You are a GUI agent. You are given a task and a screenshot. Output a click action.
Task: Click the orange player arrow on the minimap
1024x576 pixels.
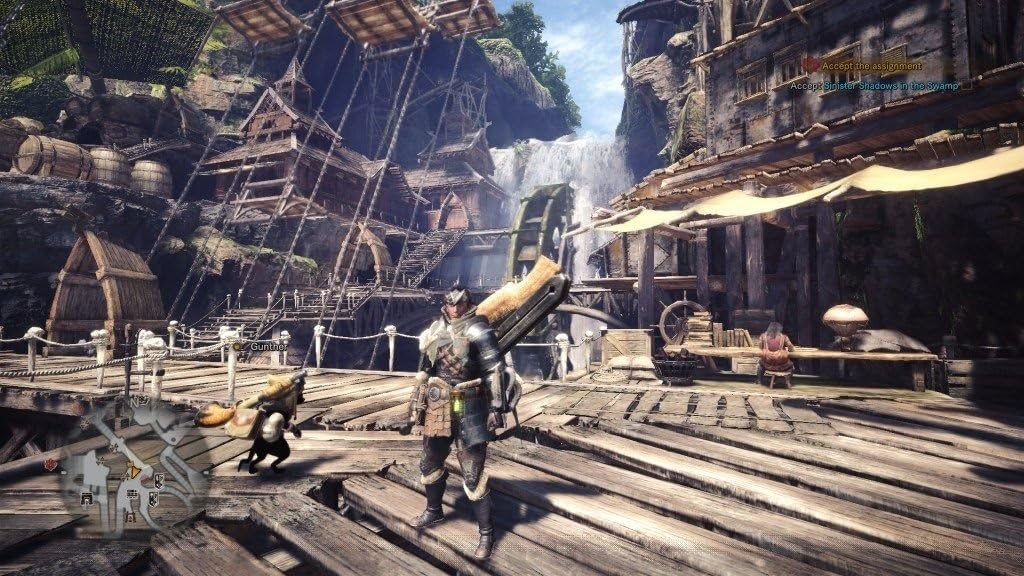[133, 470]
